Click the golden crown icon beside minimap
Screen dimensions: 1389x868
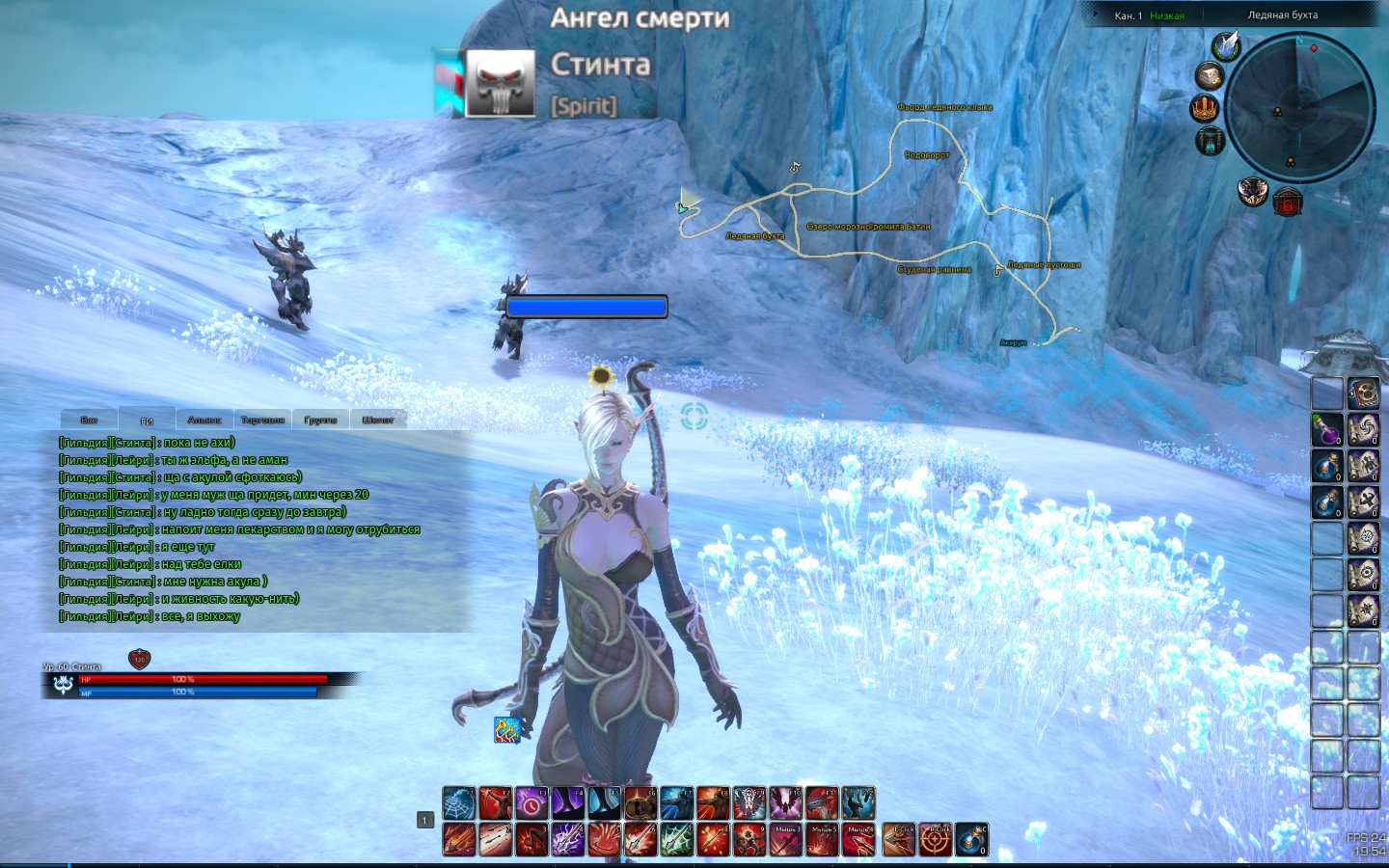click(x=1205, y=108)
